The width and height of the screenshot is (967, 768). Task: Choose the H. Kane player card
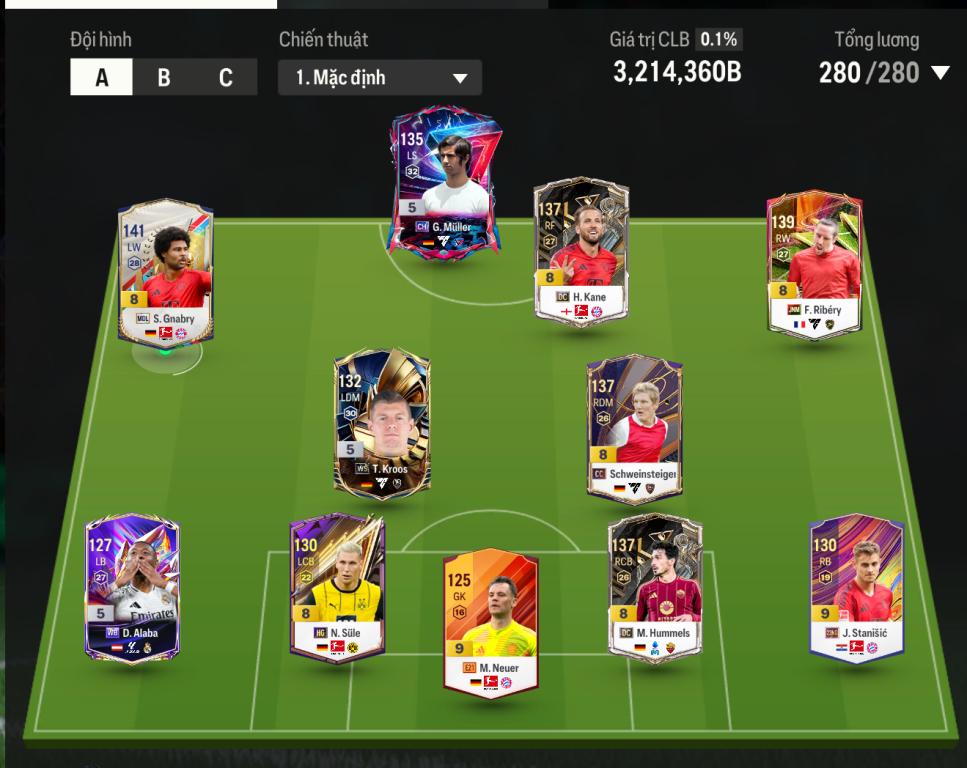(x=581, y=251)
